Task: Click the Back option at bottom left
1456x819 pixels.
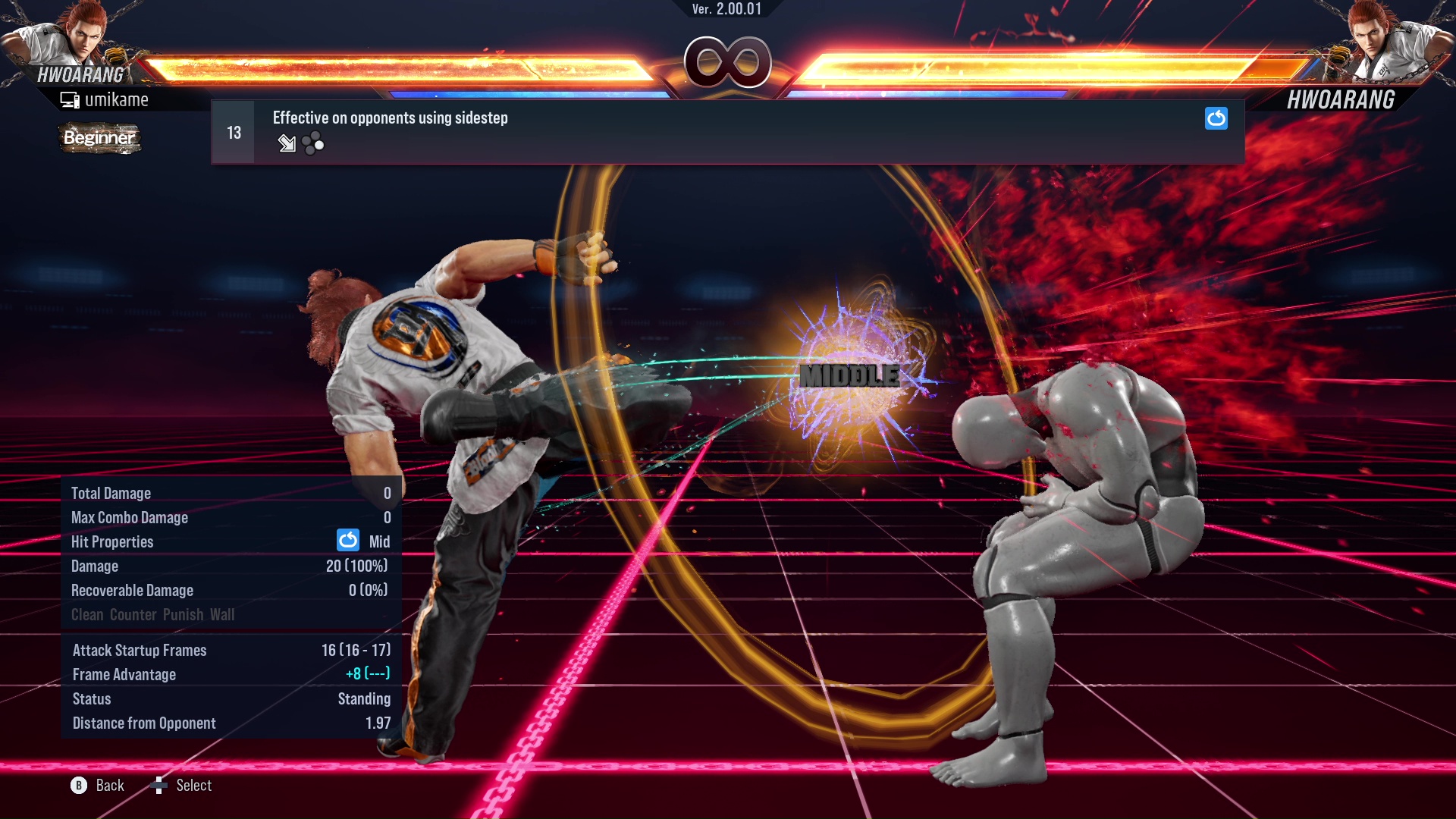Action: [108, 785]
